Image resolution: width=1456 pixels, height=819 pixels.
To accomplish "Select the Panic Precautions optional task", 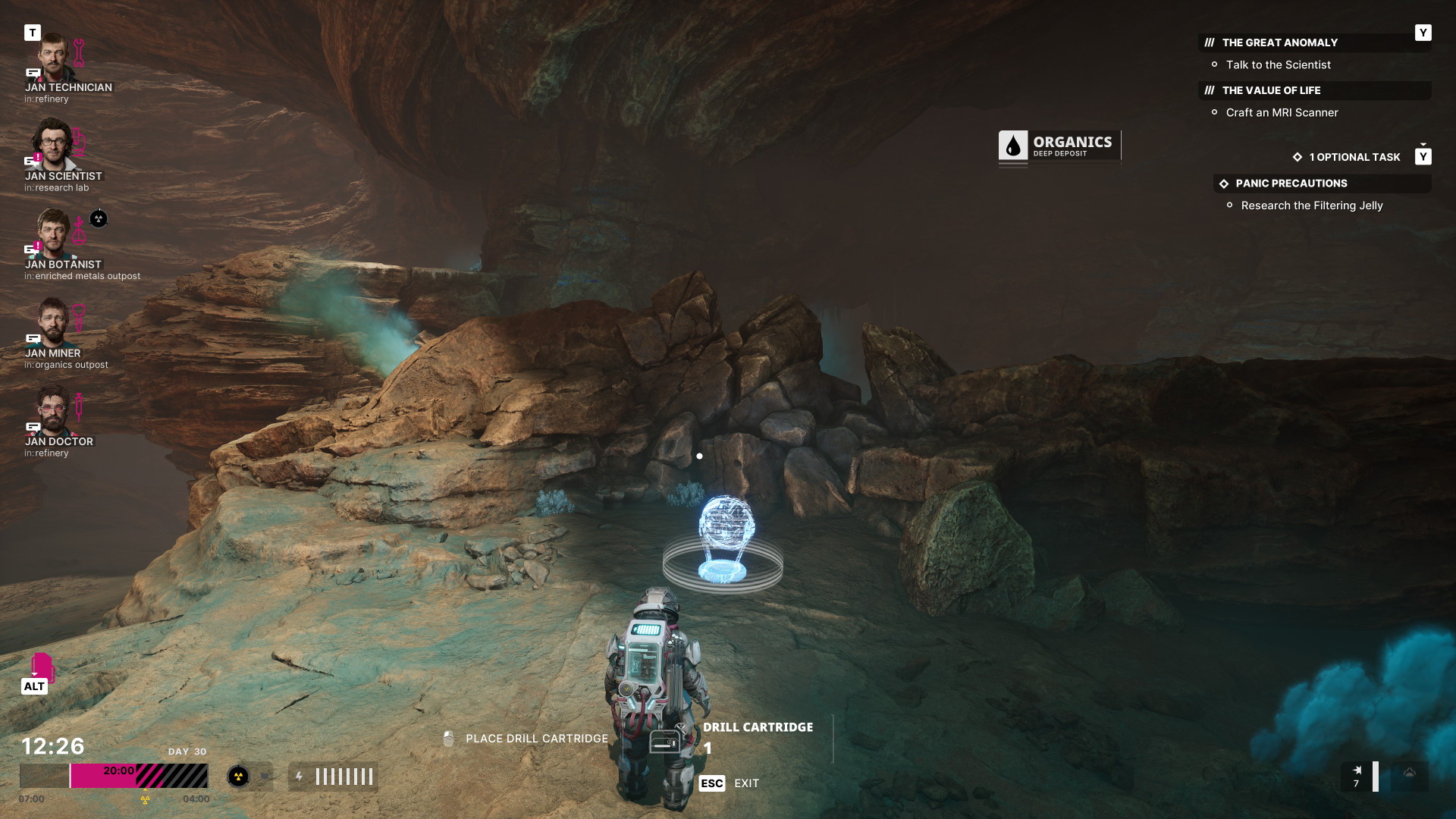I will pyautogui.click(x=1291, y=184).
